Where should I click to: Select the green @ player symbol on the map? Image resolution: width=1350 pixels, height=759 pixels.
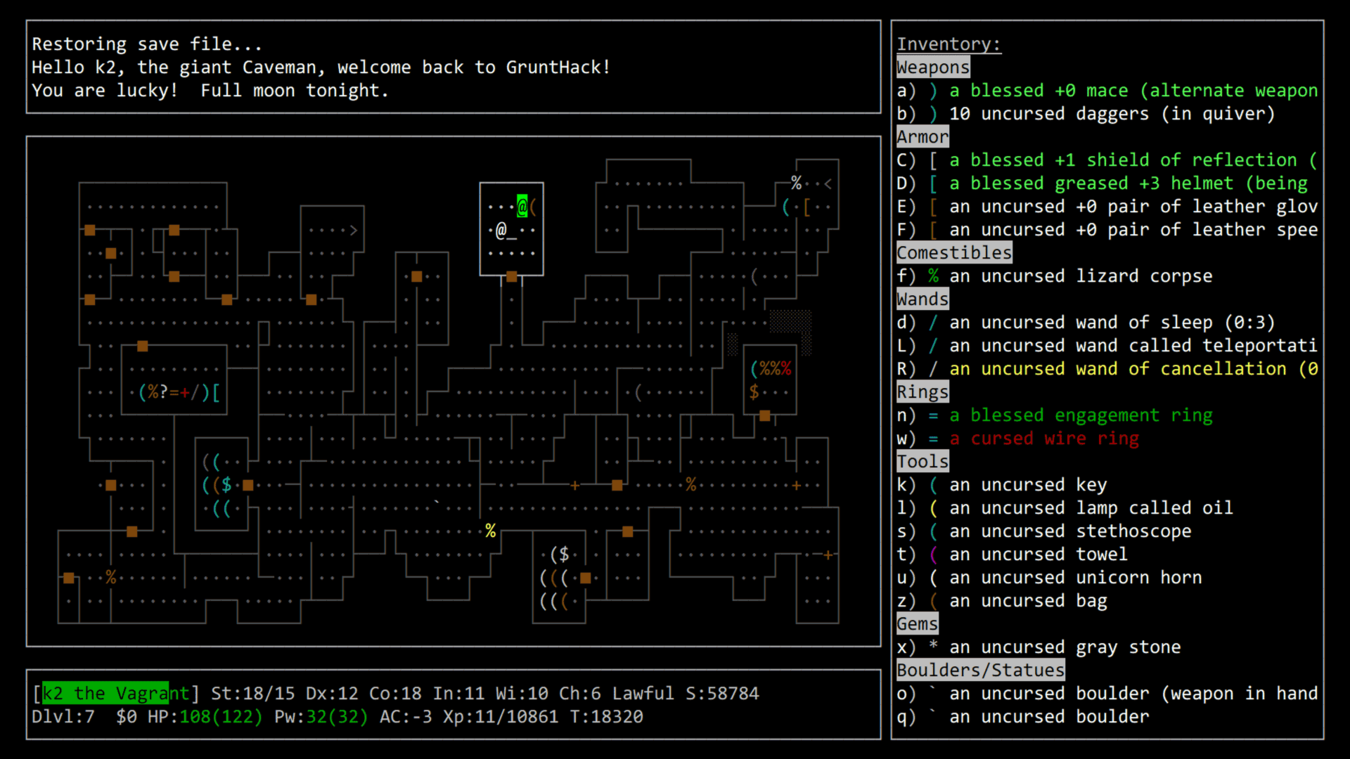(522, 205)
